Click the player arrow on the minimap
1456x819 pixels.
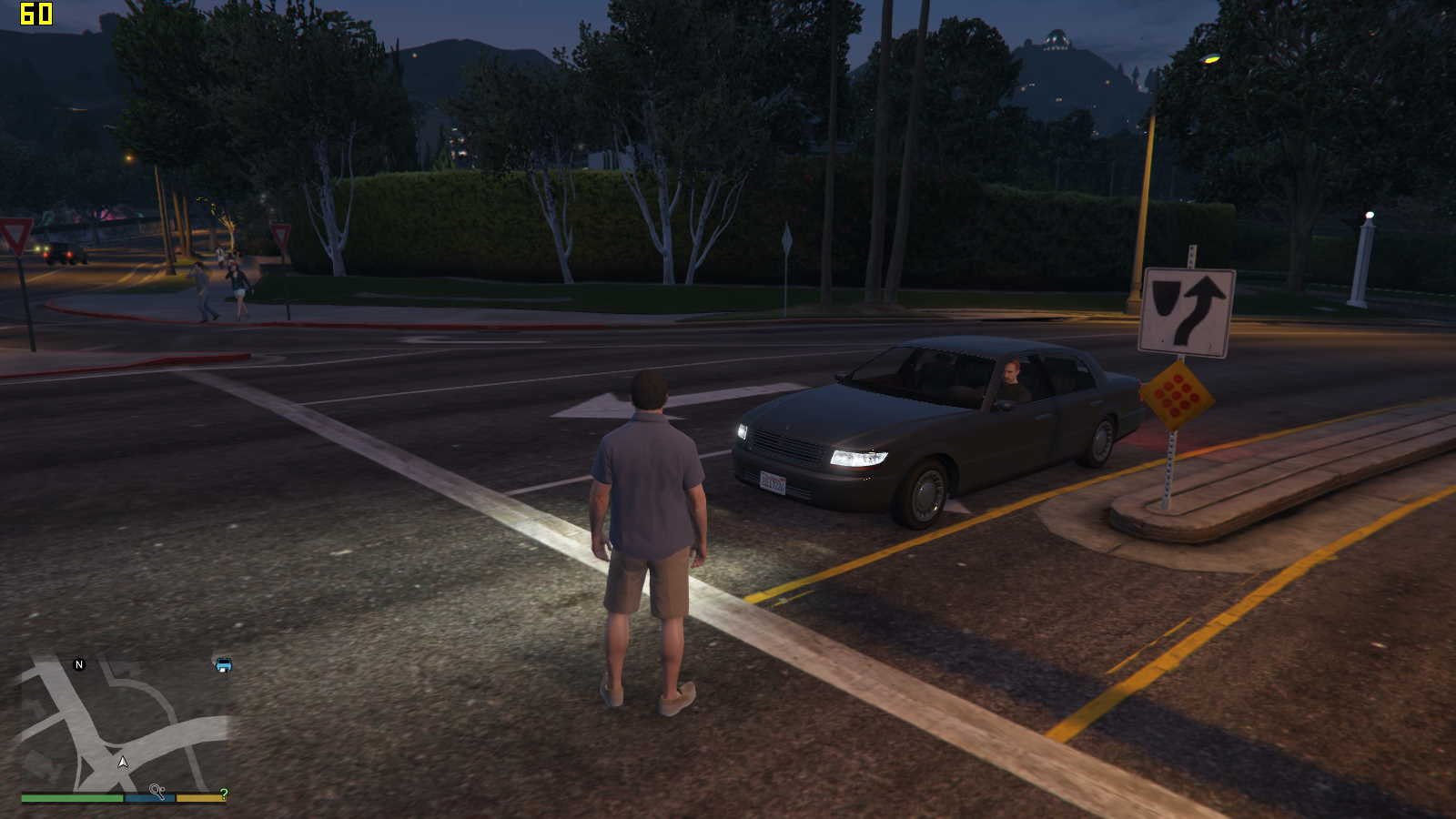[x=123, y=762]
